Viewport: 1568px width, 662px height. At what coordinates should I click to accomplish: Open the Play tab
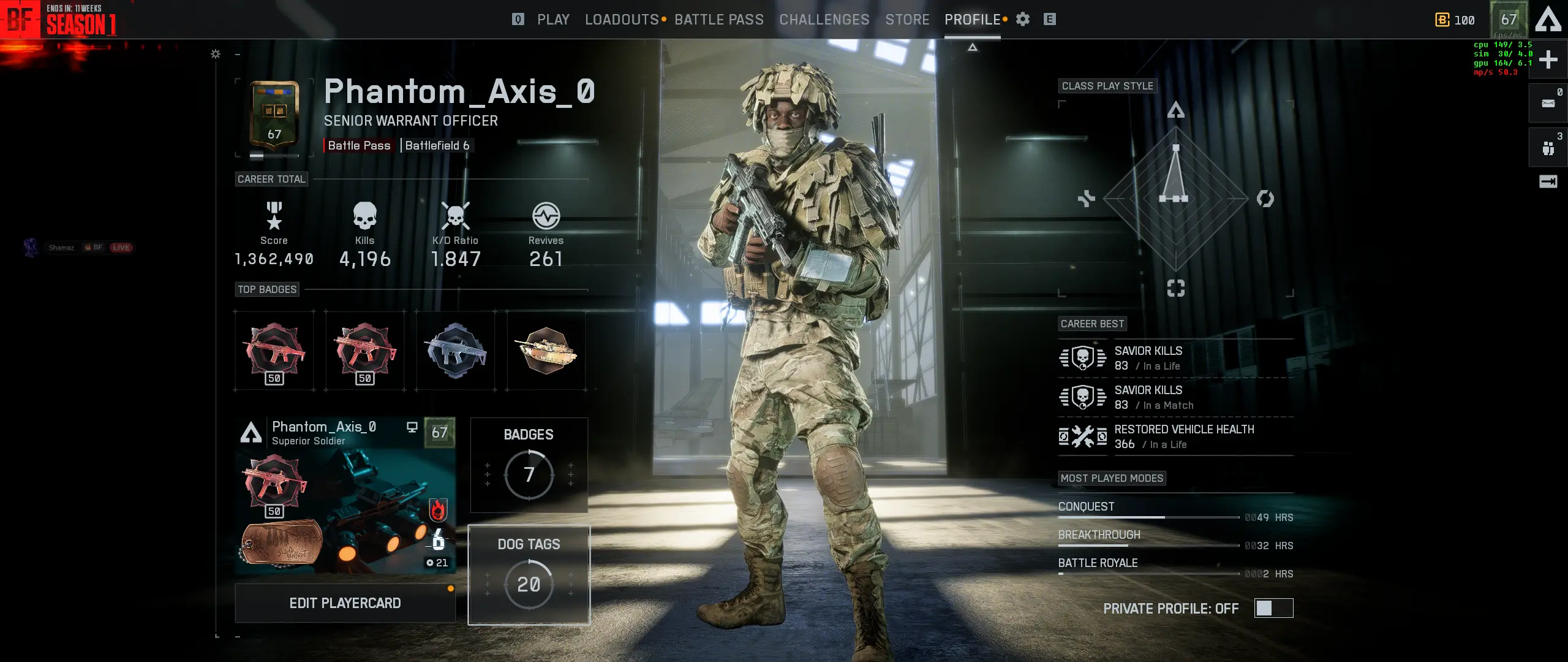pos(552,20)
